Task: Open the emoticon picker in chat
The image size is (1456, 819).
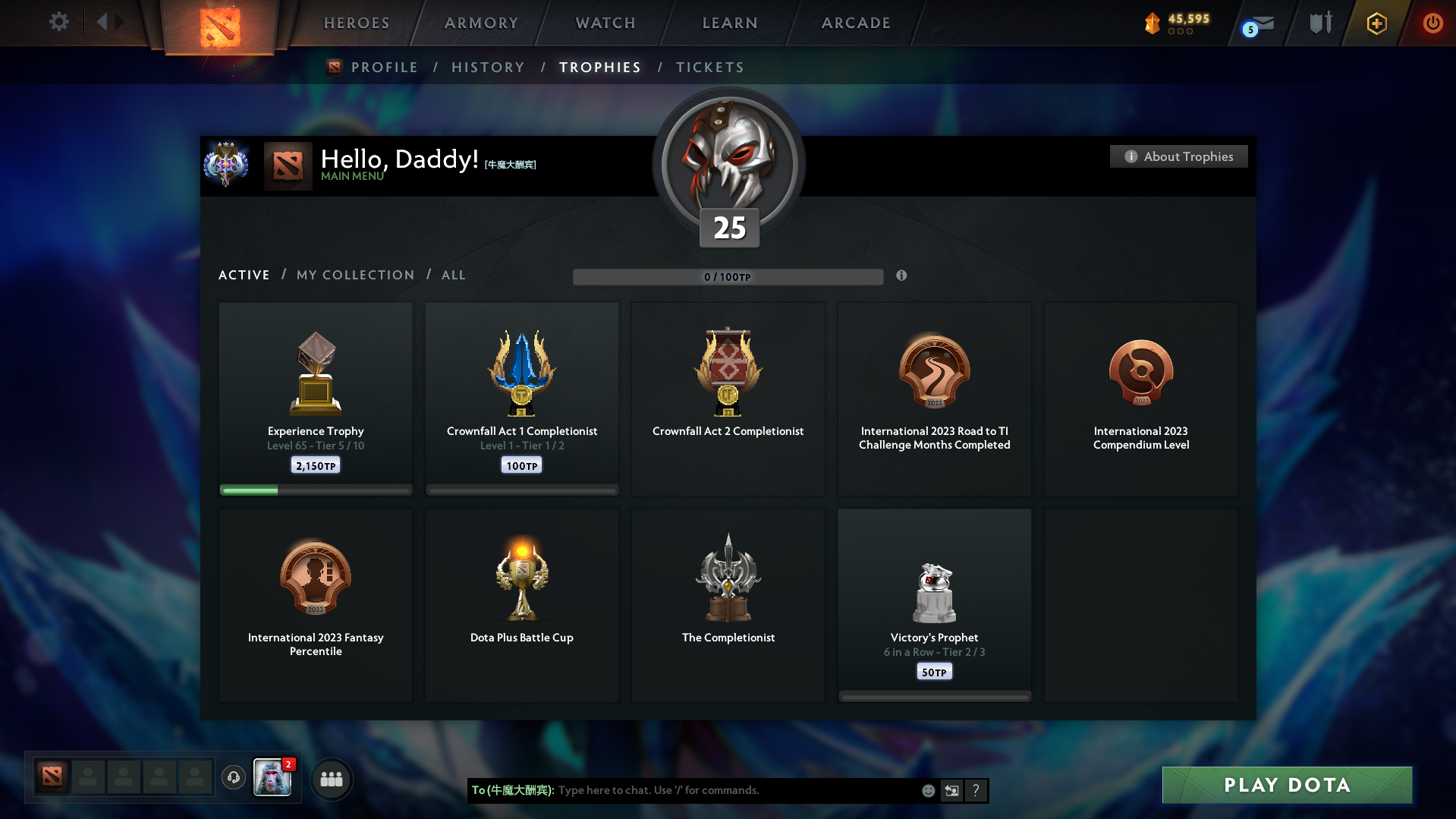Action: tap(928, 790)
